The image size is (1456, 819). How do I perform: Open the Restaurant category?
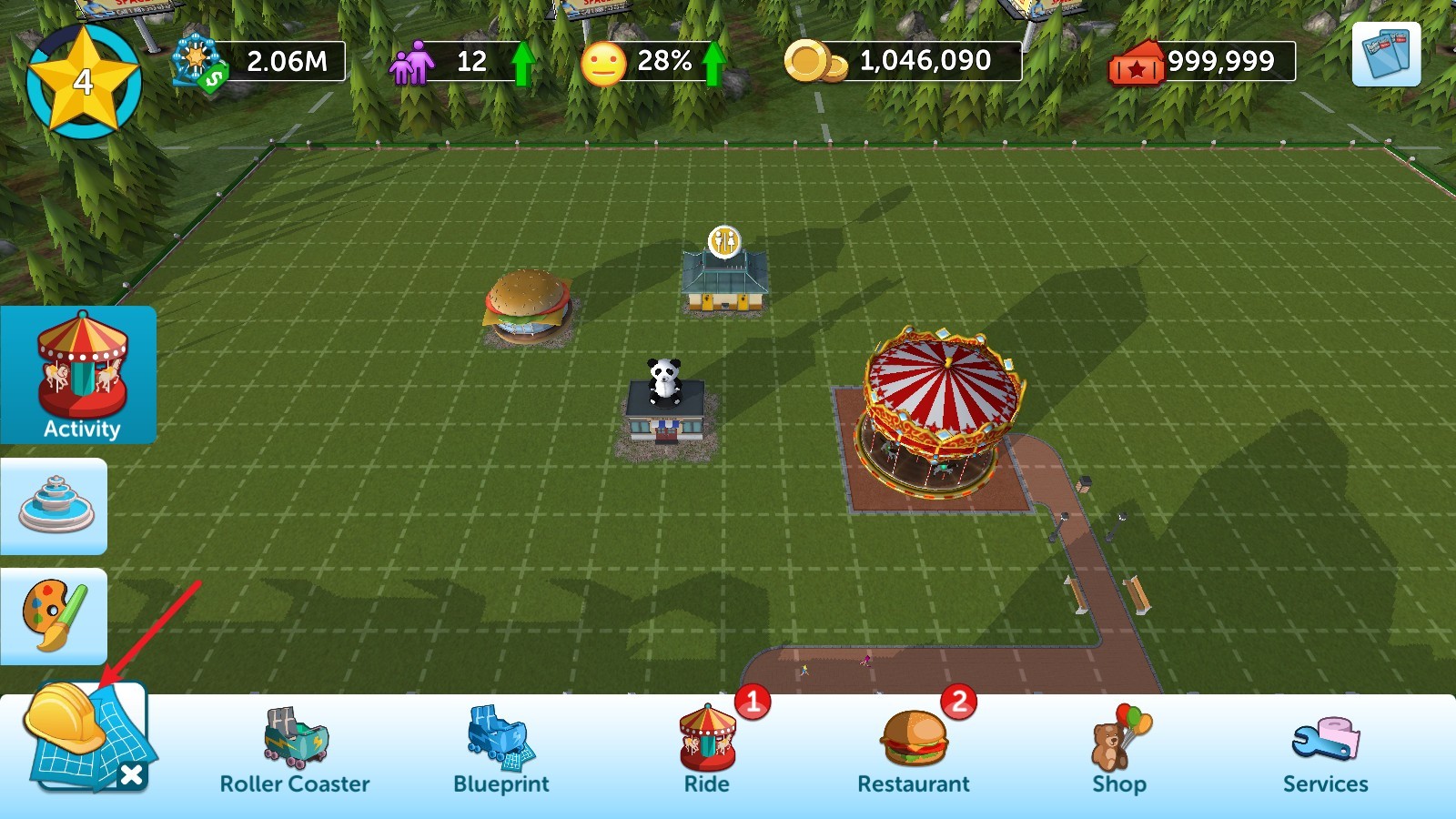(914, 752)
